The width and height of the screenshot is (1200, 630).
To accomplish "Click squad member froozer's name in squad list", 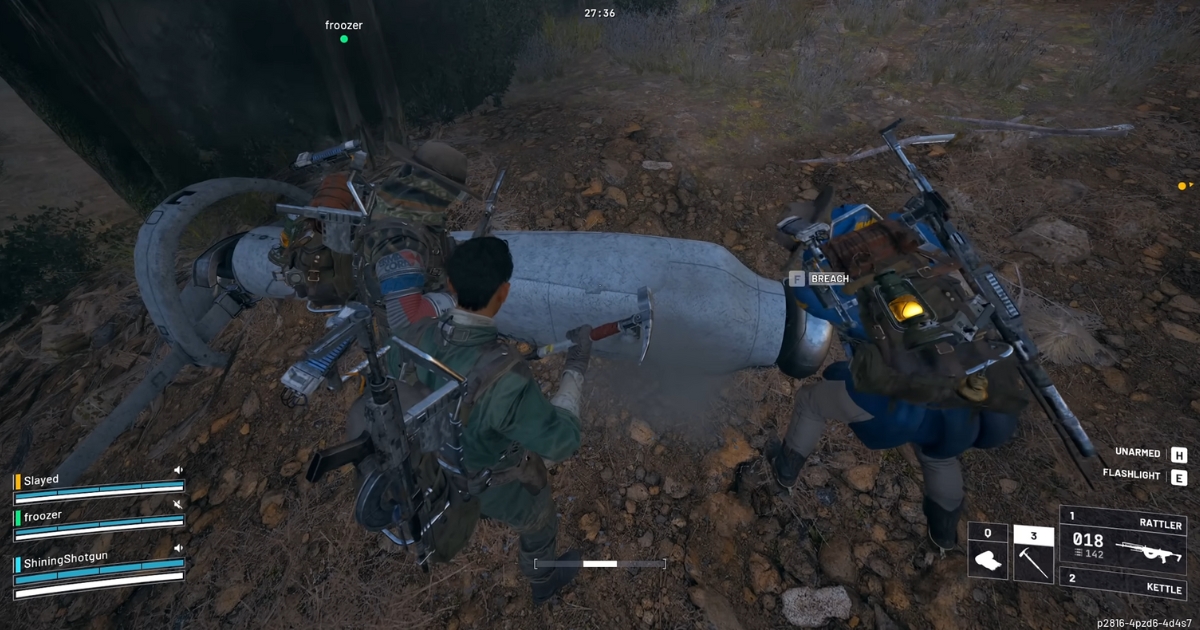I will pos(43,516).
